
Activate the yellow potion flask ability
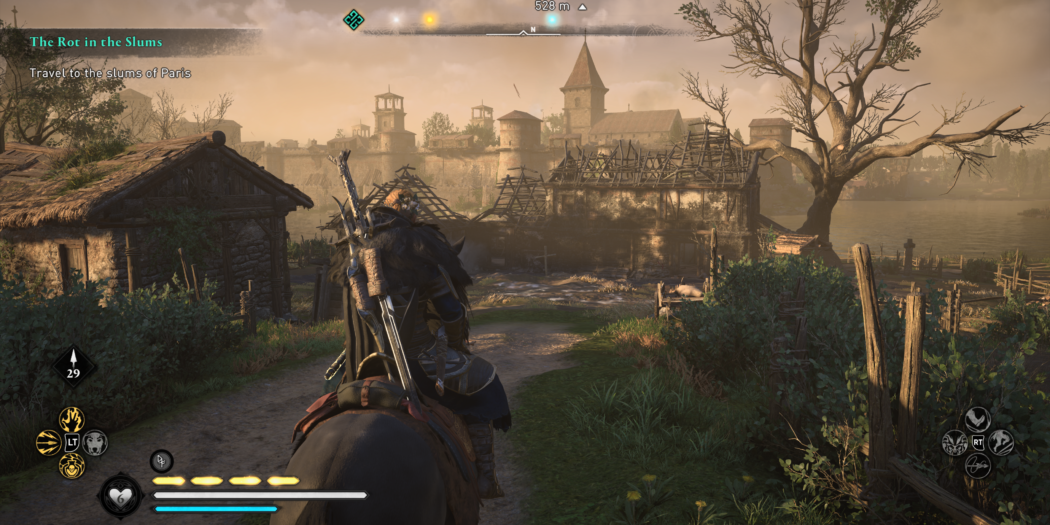[x=71, y=465]
